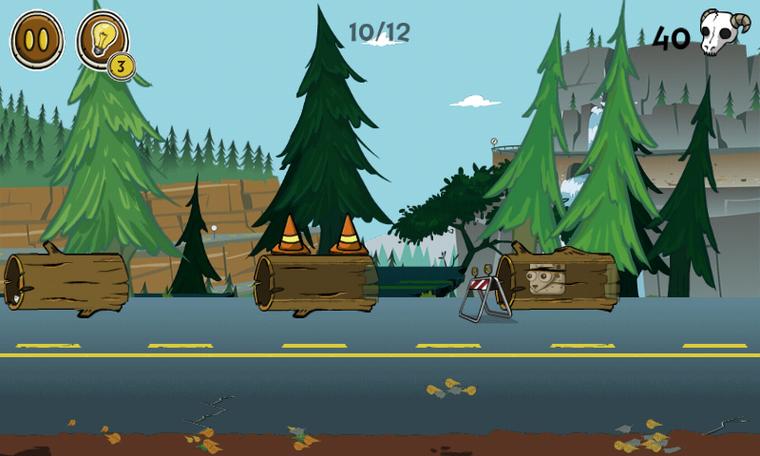Use the lightbulb hint button
Viewport: 760px width, 456px height.
coord(101,40)
